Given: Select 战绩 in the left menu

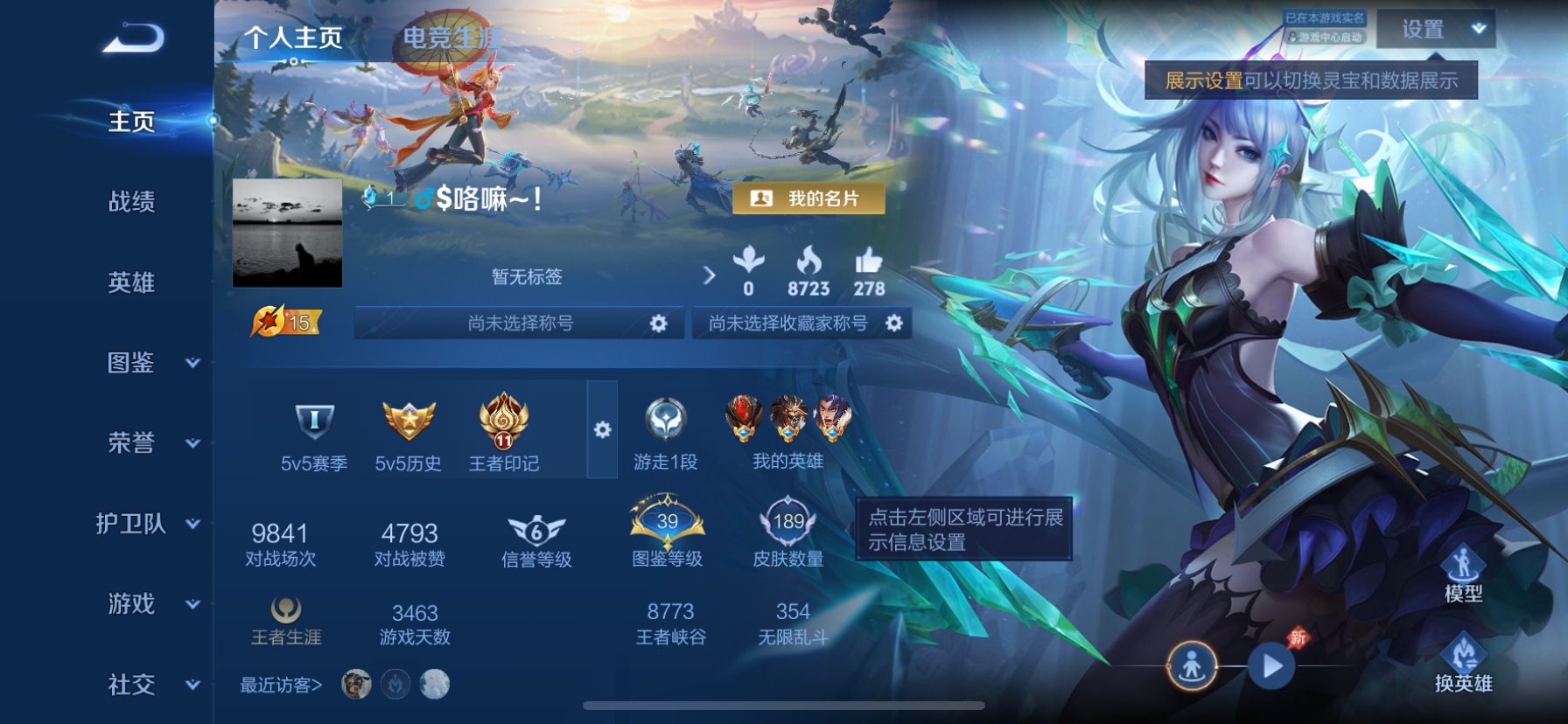Looking at the screenshot, I should (x=131, y=202).
